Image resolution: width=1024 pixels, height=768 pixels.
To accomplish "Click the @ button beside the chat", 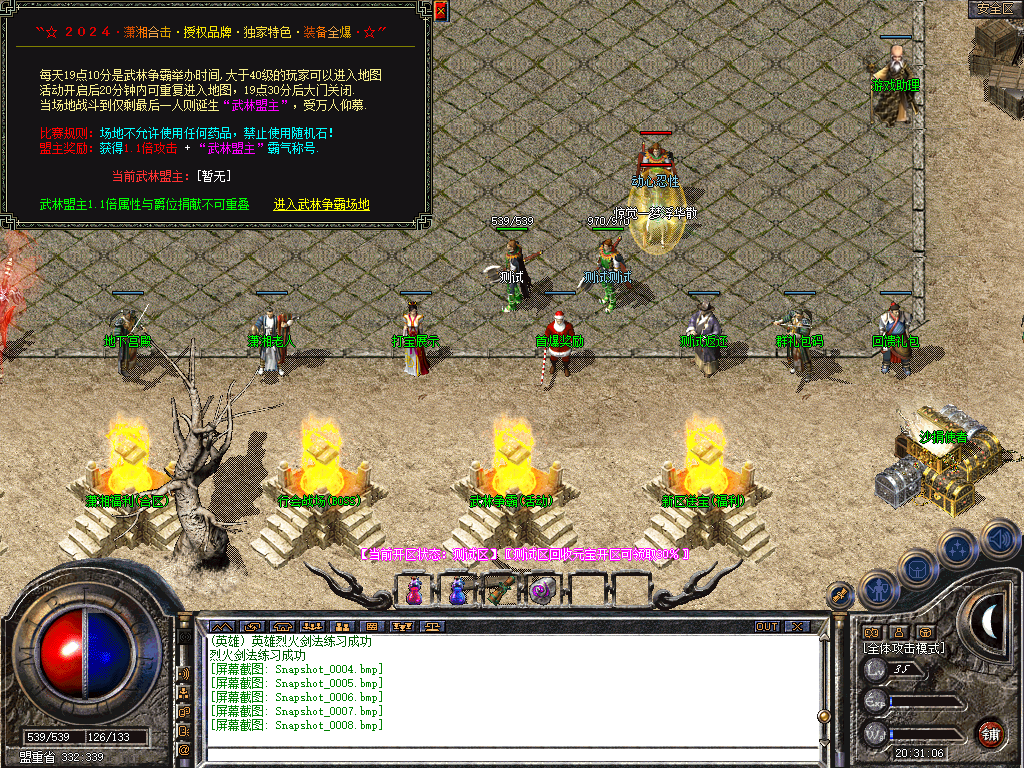I will click(184, 748).
